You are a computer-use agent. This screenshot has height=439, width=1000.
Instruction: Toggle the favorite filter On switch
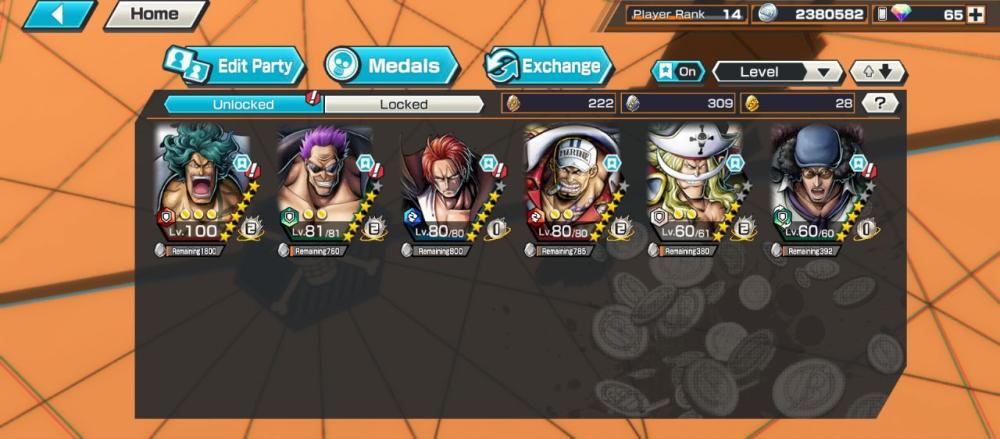pyautogui.click(x=677, y=72)
